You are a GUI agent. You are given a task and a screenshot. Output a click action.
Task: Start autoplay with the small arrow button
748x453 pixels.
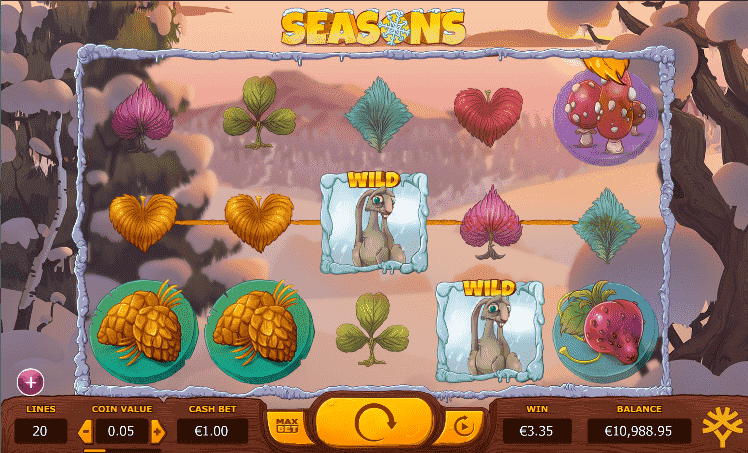coord(462,426)
